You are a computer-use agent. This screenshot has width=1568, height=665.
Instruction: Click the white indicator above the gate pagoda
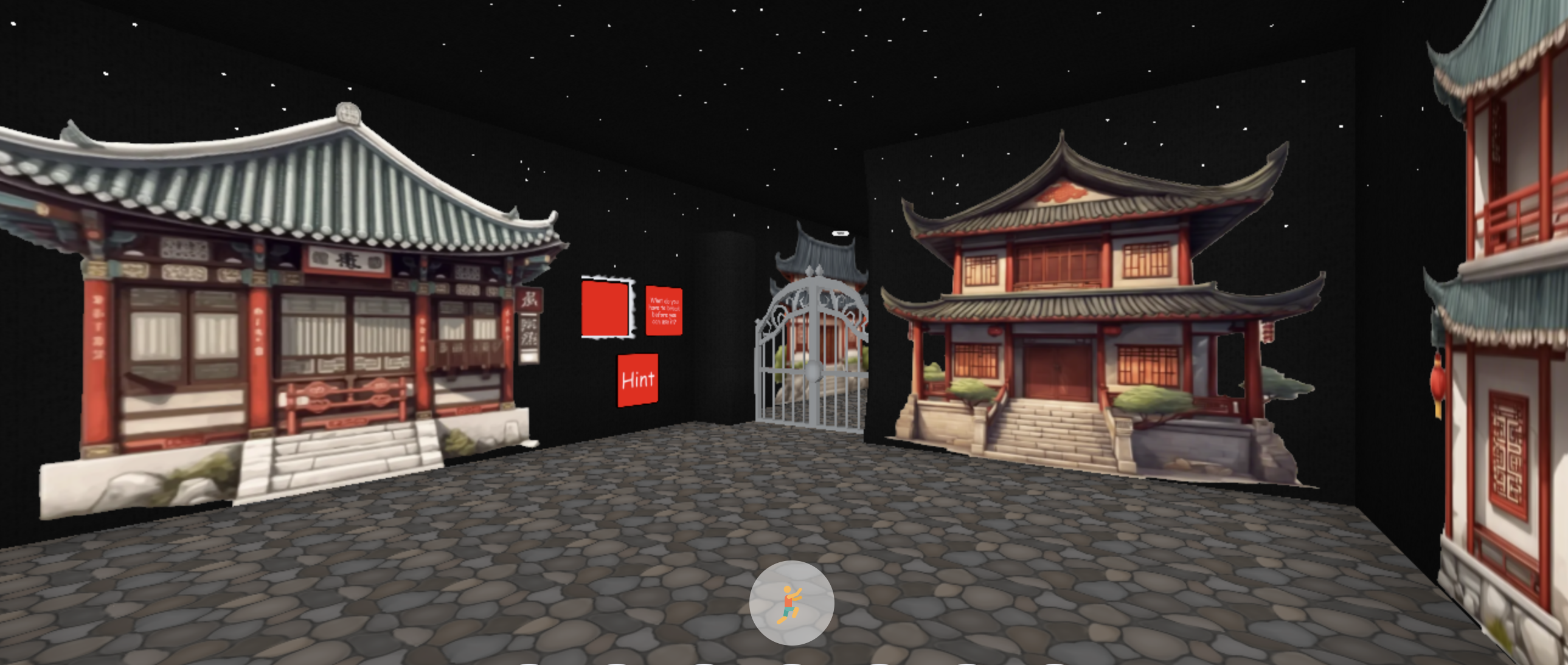coord(841,232)
